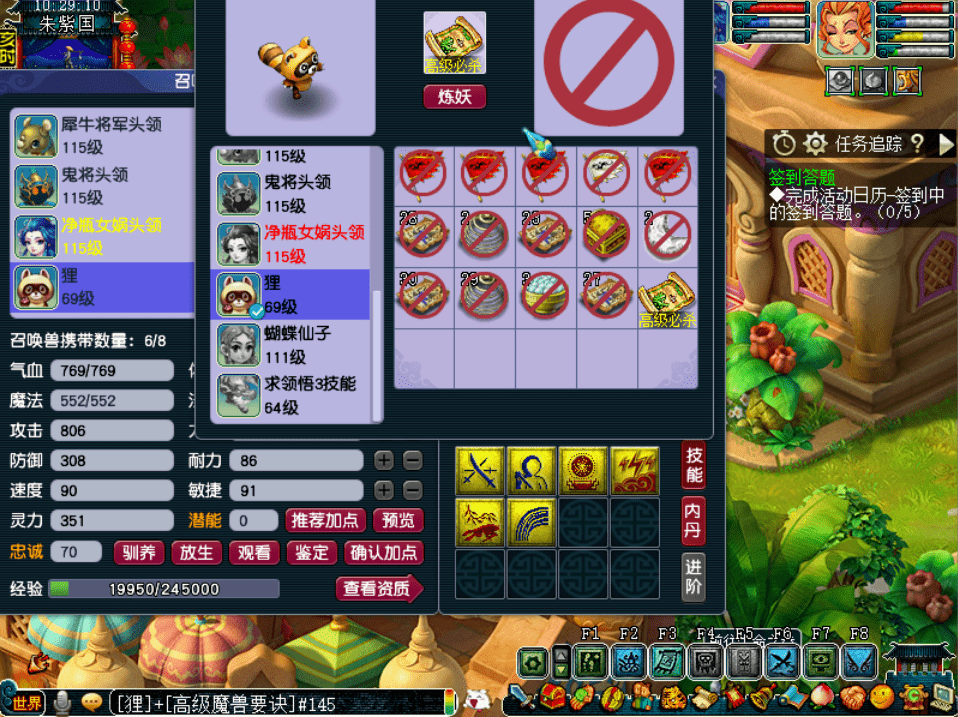Choose the 求领悟3技能 pet entry

coord(293,394)
